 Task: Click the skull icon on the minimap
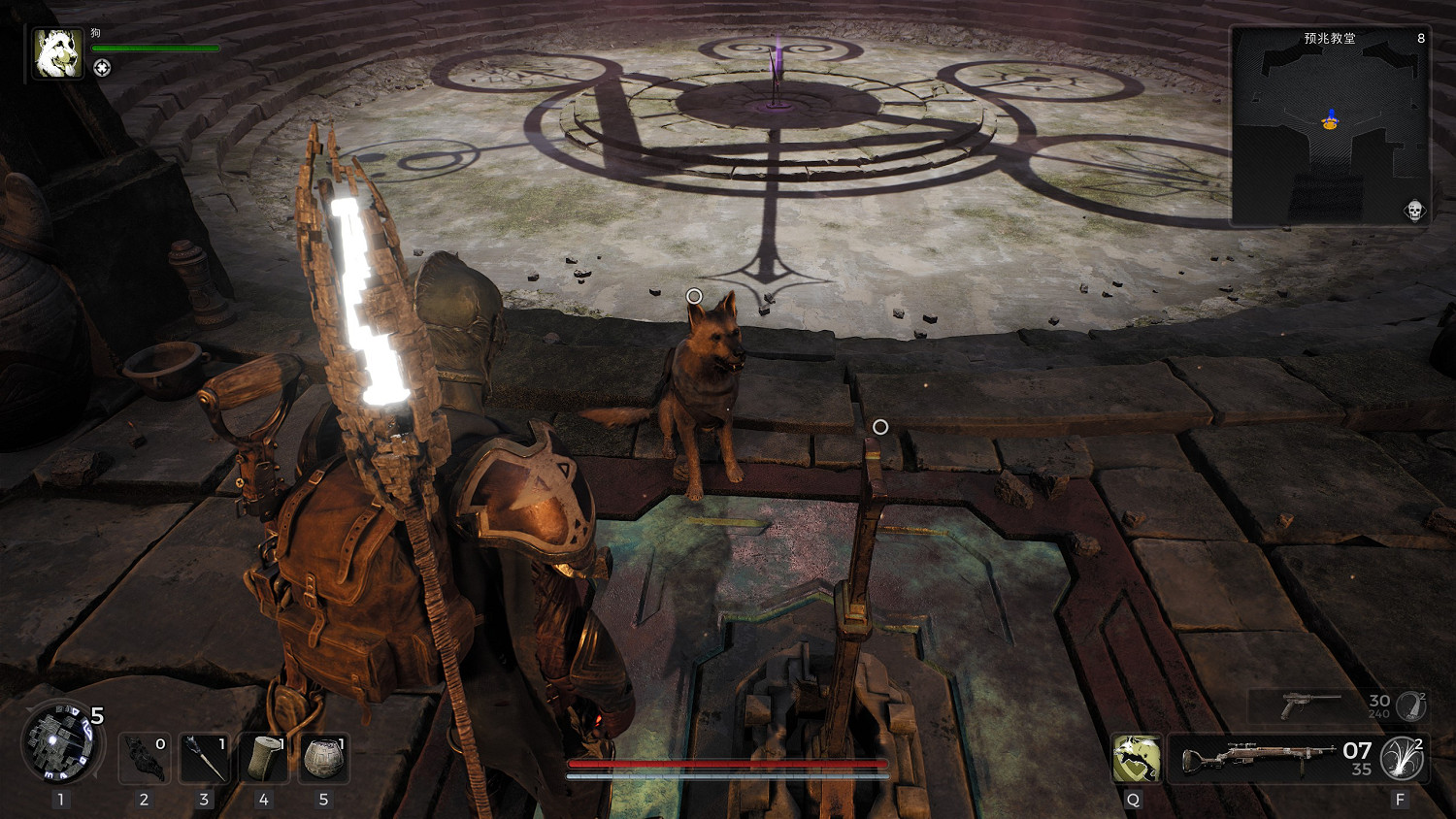point(1413,210)
